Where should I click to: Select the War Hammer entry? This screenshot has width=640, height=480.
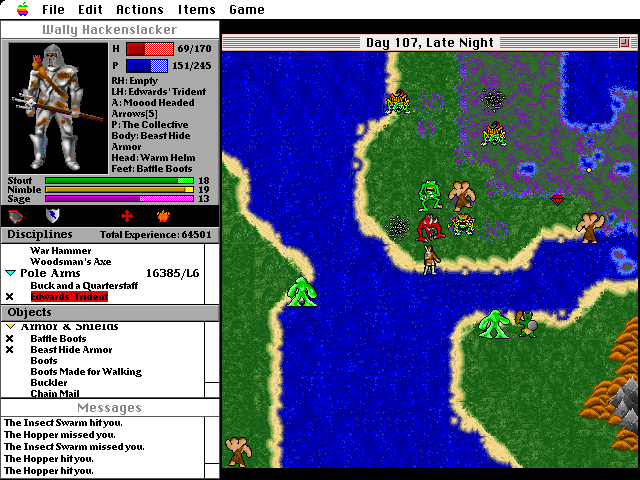60,250
